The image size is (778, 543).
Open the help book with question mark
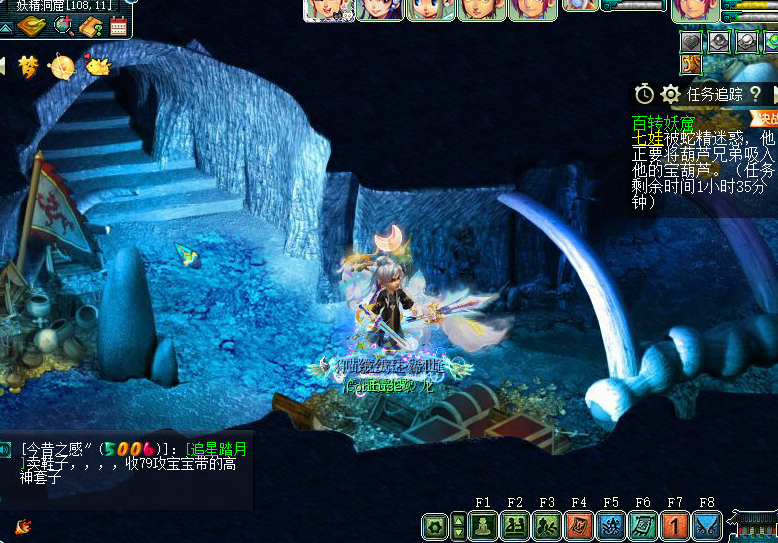91,26
